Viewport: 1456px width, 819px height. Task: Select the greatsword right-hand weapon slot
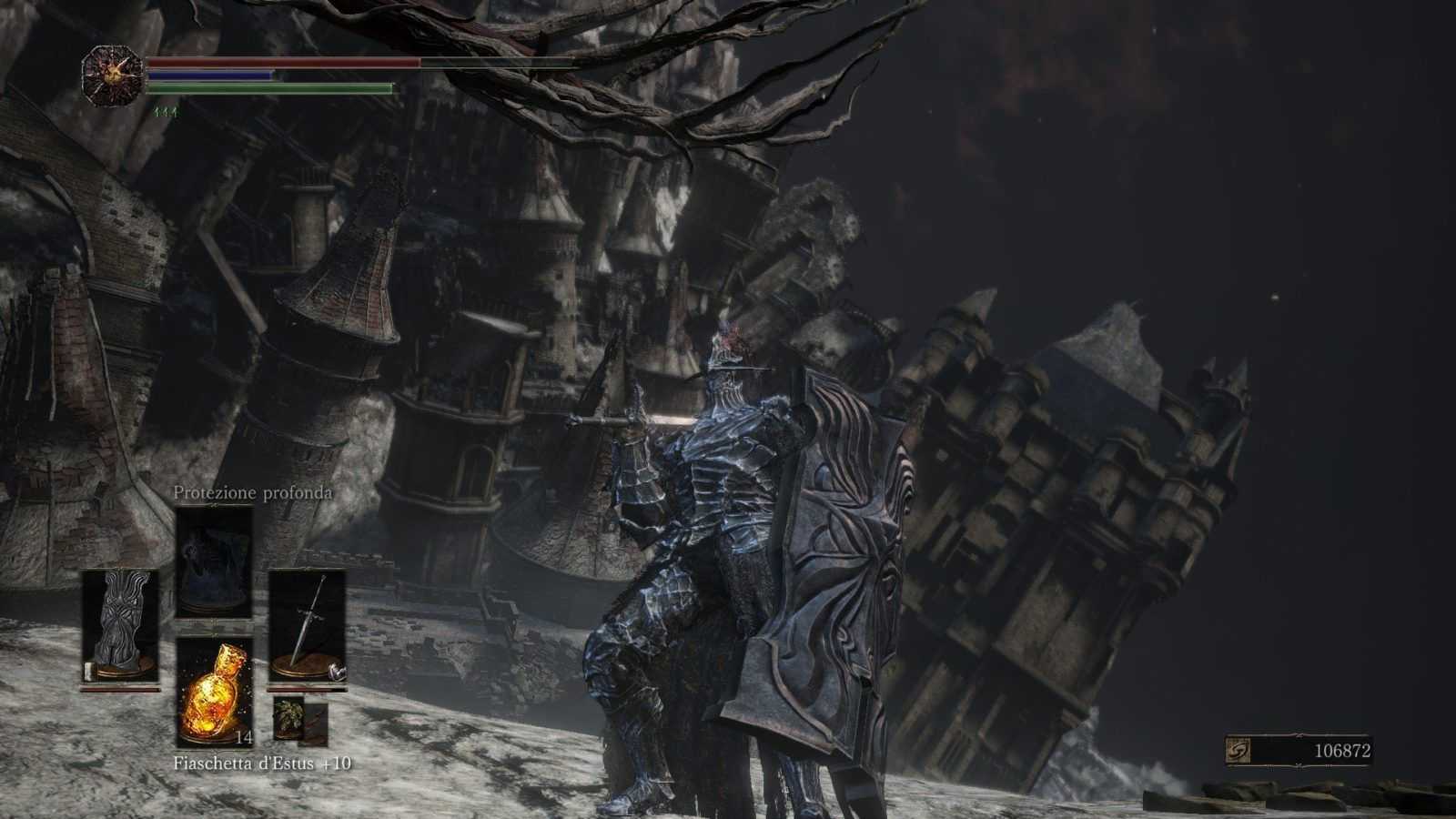pos(307,626)
